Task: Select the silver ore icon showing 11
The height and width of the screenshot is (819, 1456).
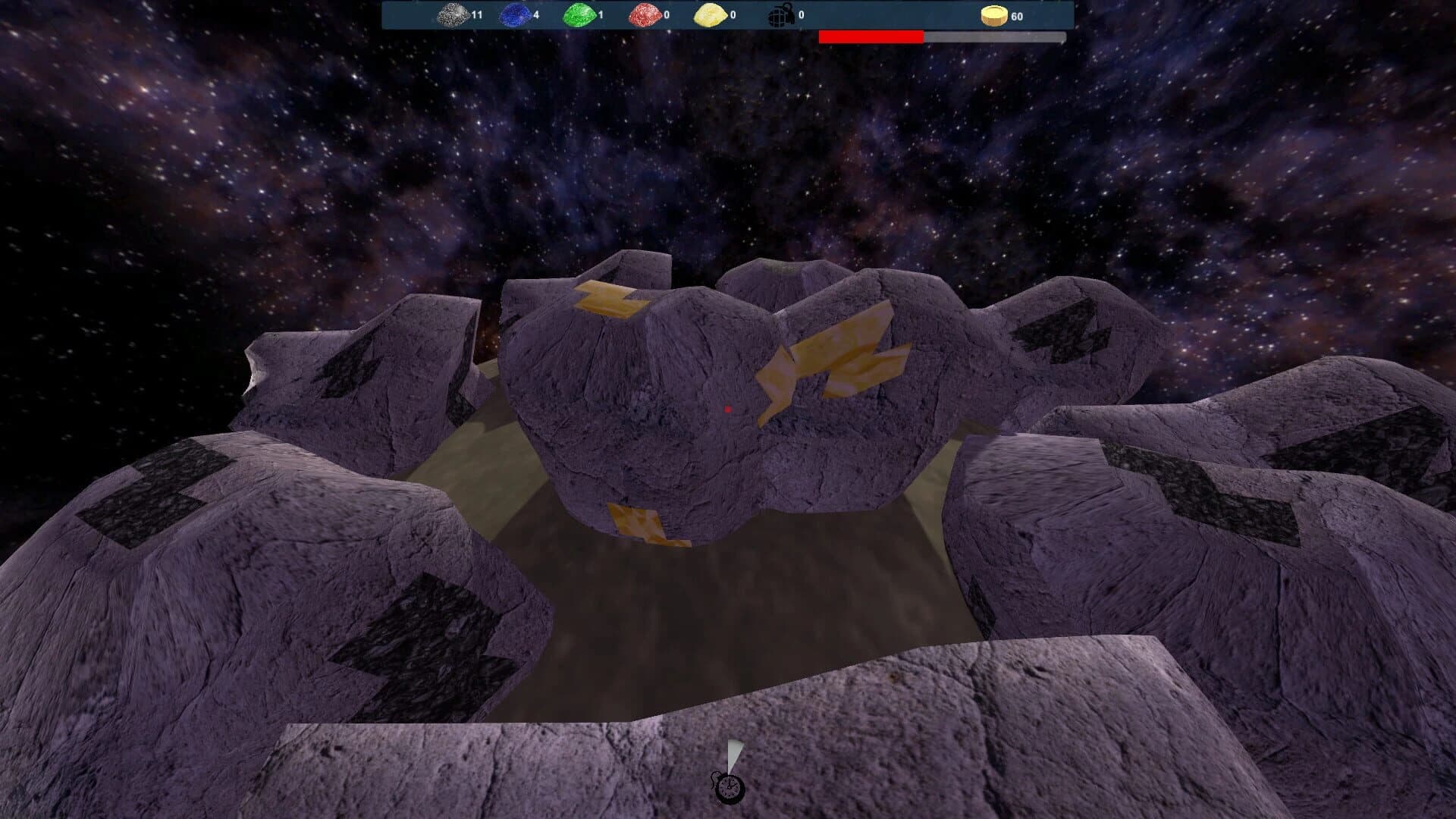Action: coord(453,14)
